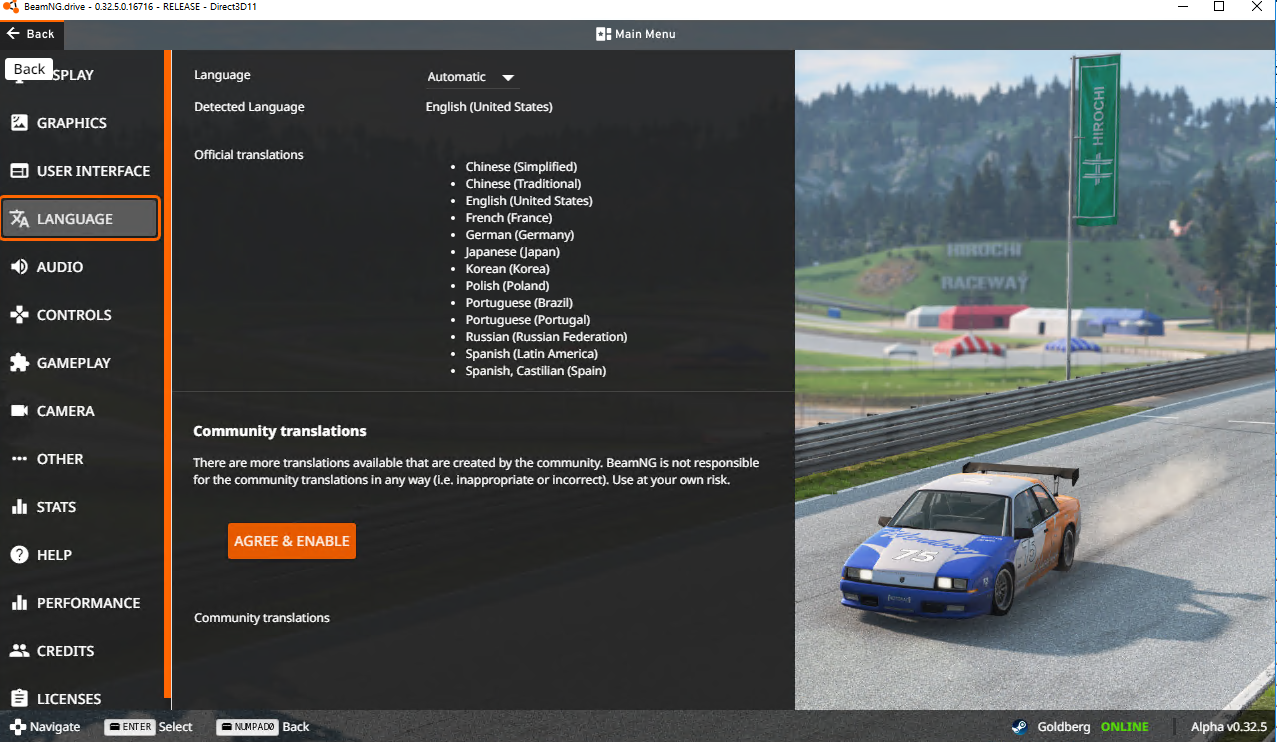The height and width of the screenshot is (742, 1277).
Task: Open the Licenses section
Action: [x=69, y=698]
